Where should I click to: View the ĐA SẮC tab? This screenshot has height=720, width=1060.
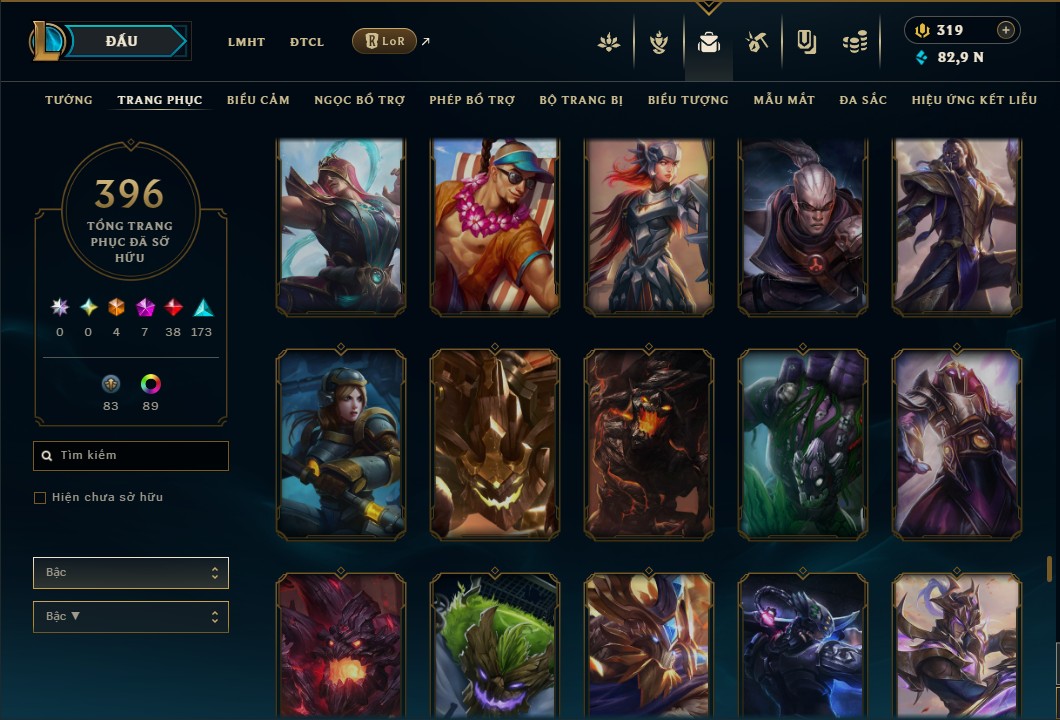click(x=863, y=100)
